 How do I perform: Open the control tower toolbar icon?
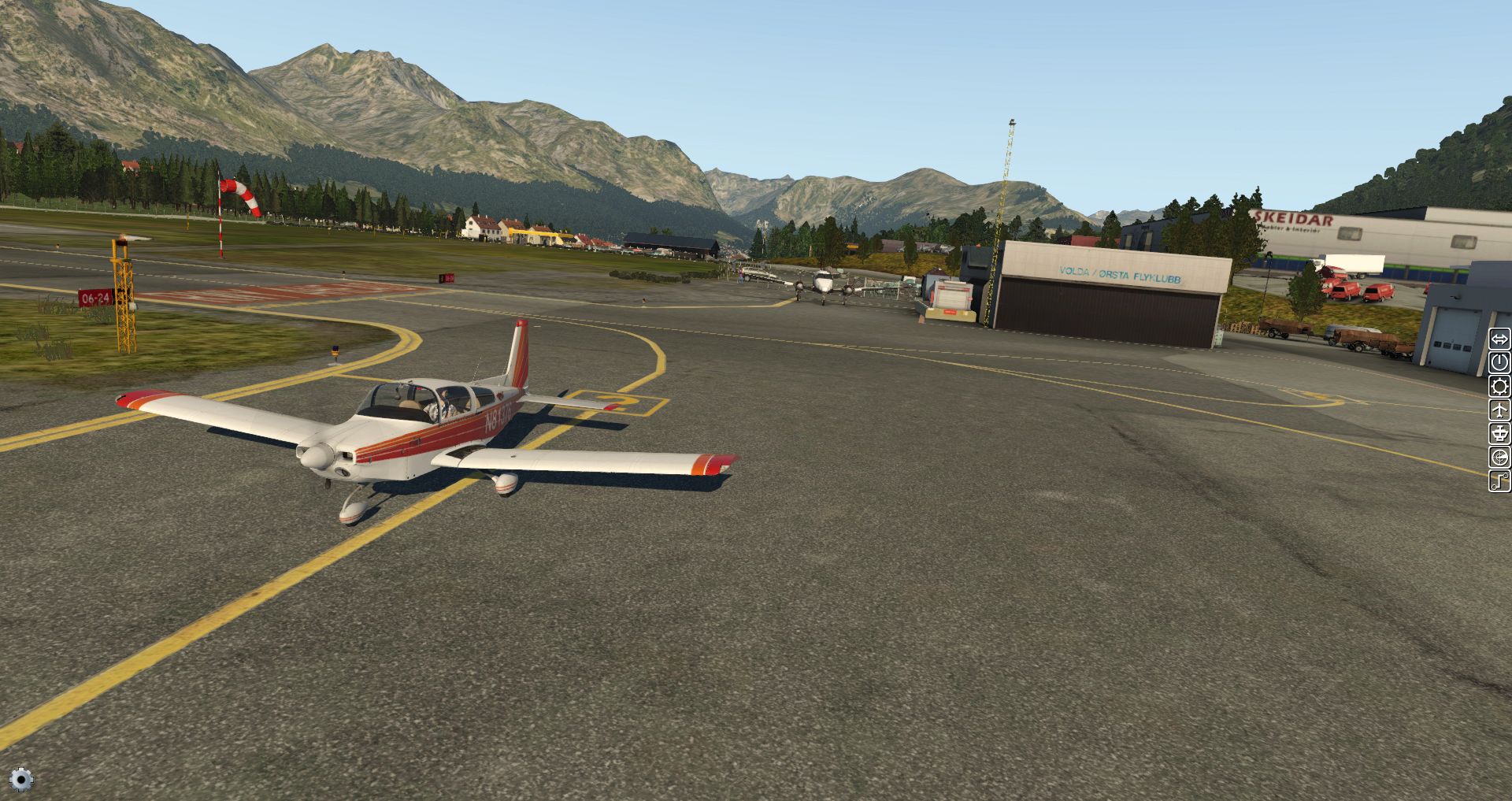point(1499,434)
